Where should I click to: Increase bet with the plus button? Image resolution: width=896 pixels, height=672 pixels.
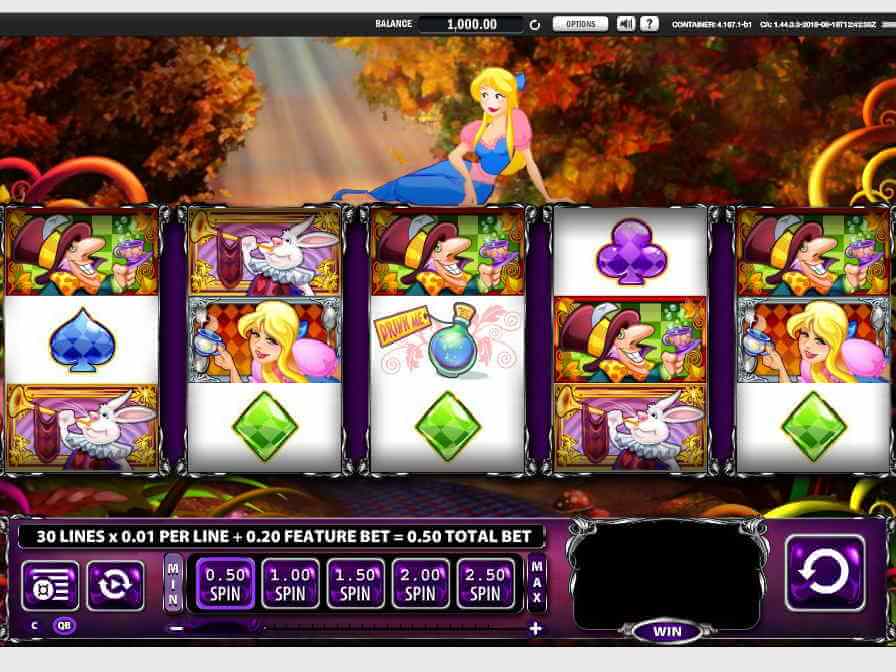535,628
